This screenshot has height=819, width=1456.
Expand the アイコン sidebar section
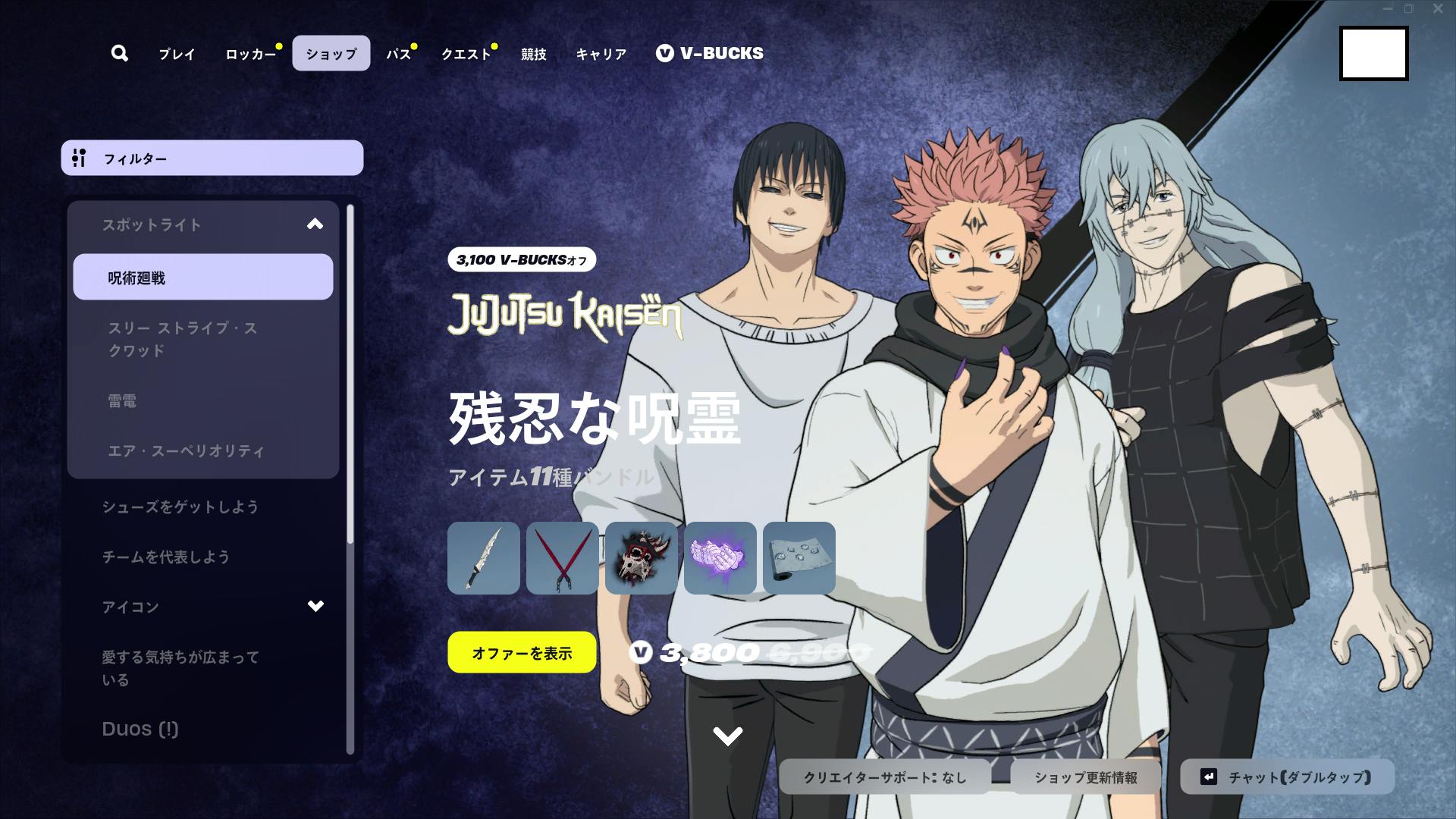(x=314, y=606)
